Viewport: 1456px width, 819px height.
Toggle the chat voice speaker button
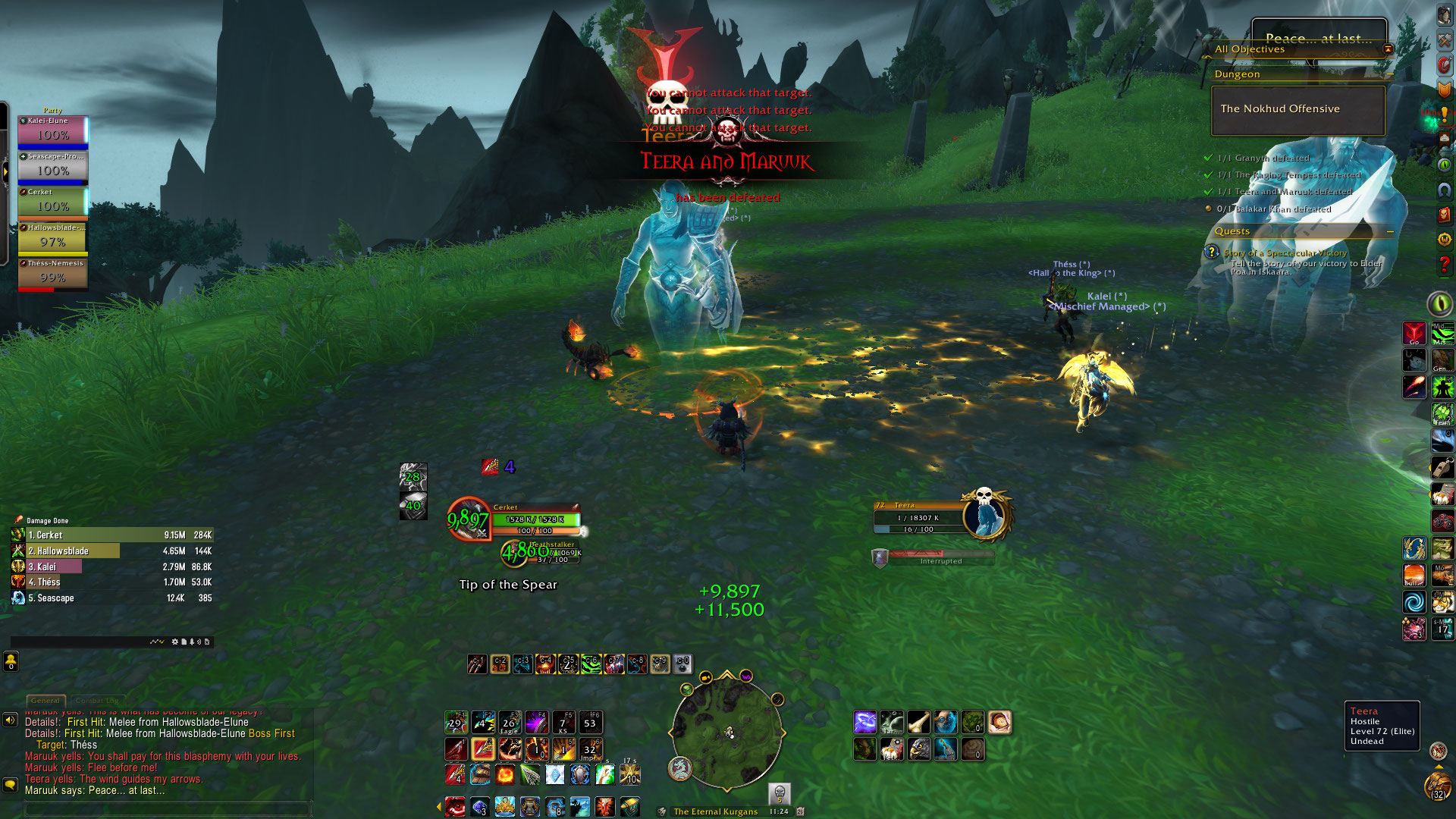point(10,720)
